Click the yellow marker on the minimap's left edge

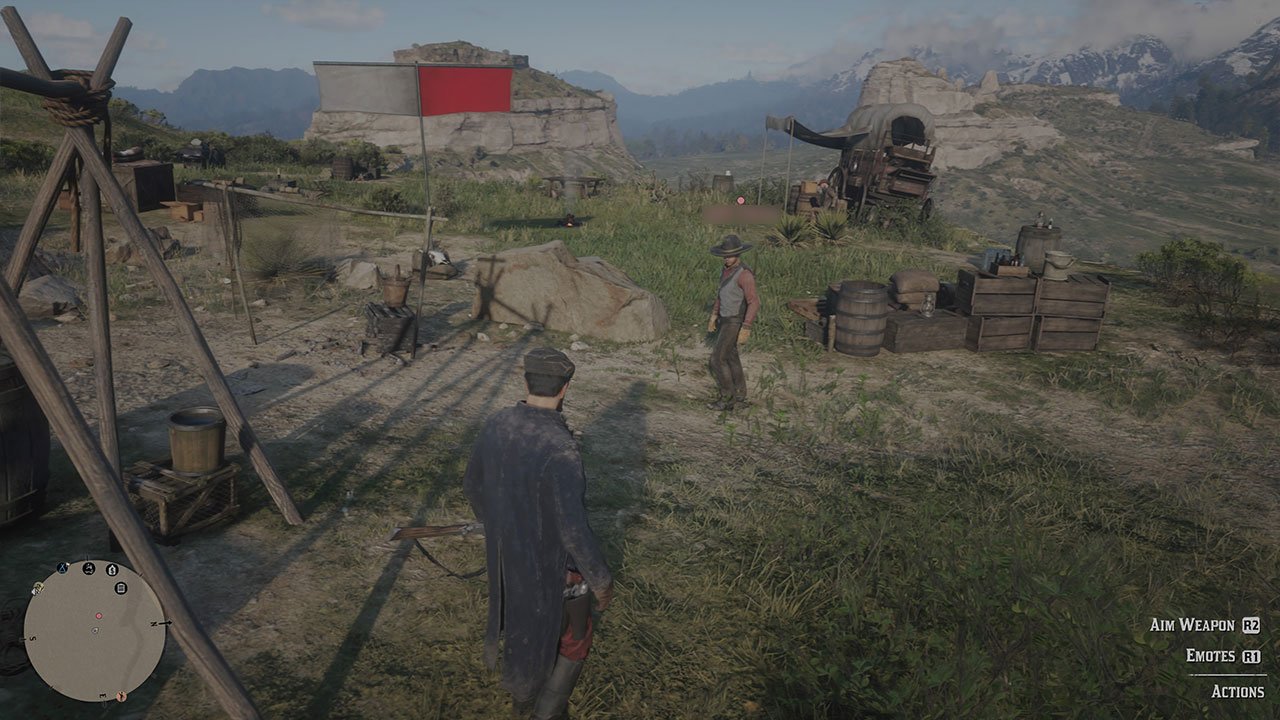37,589
